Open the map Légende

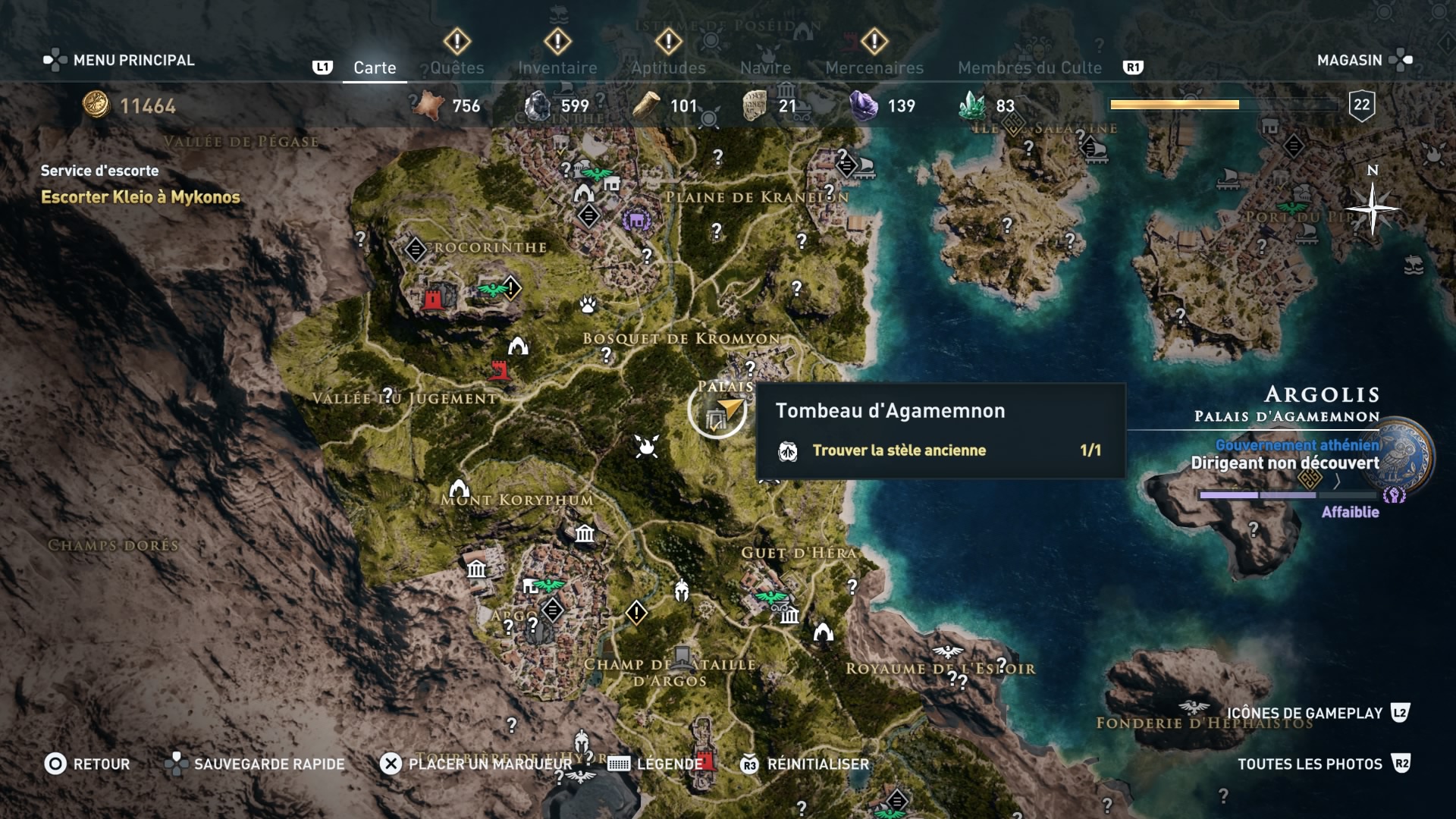pos(656,764)
